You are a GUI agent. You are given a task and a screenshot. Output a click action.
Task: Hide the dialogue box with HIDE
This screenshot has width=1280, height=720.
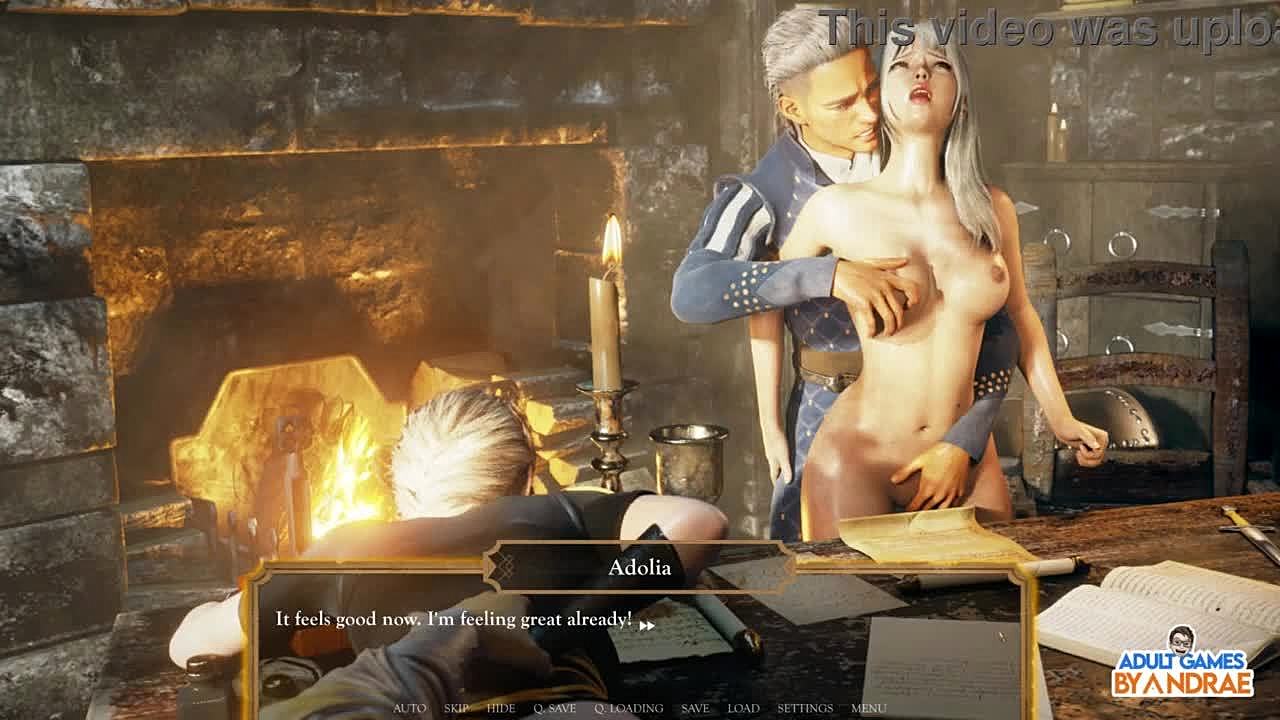tap(500, 708)
